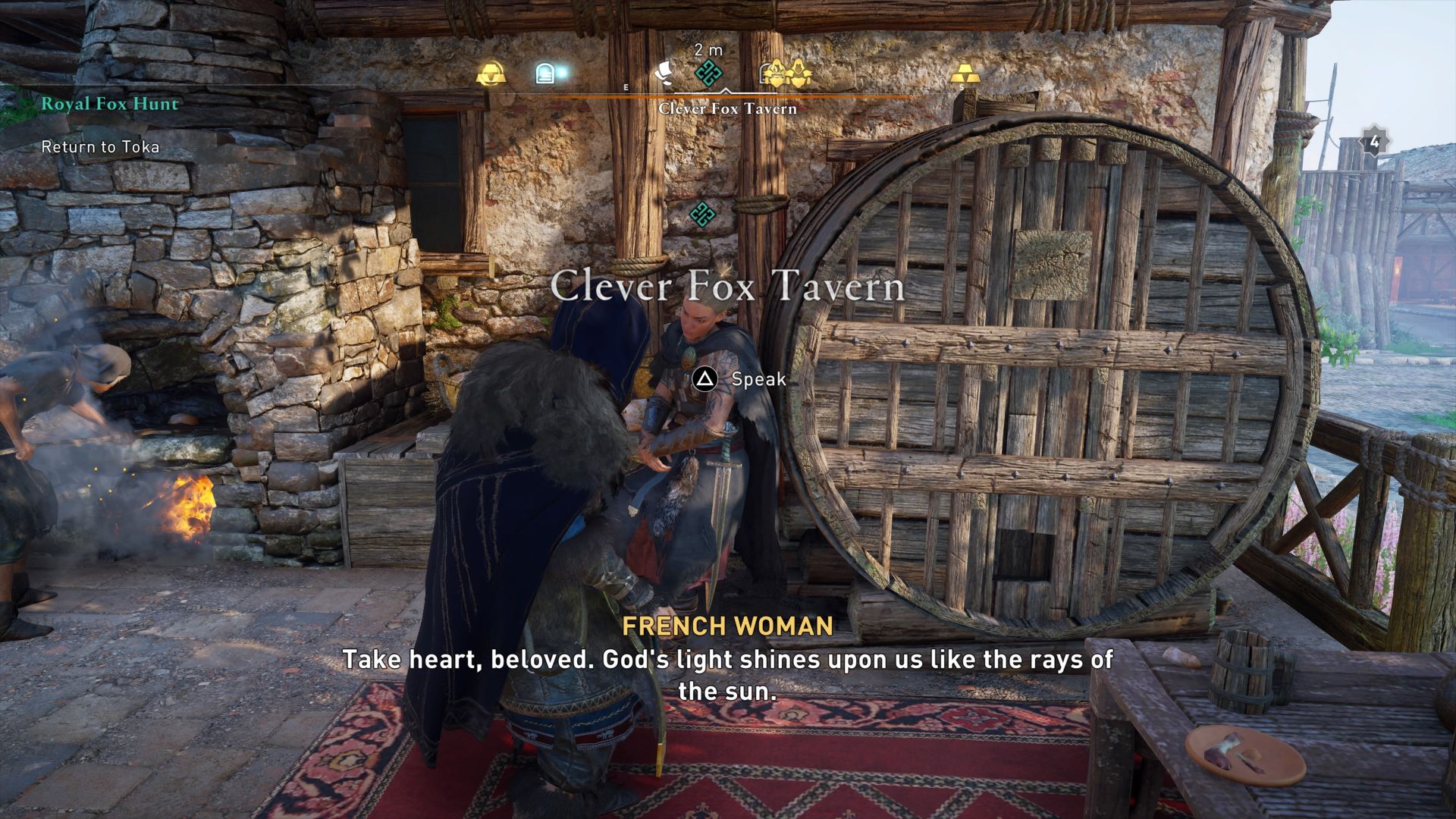
Task: Select the Clever Fox Tavern compass label
Action: [x=730, y=110]
